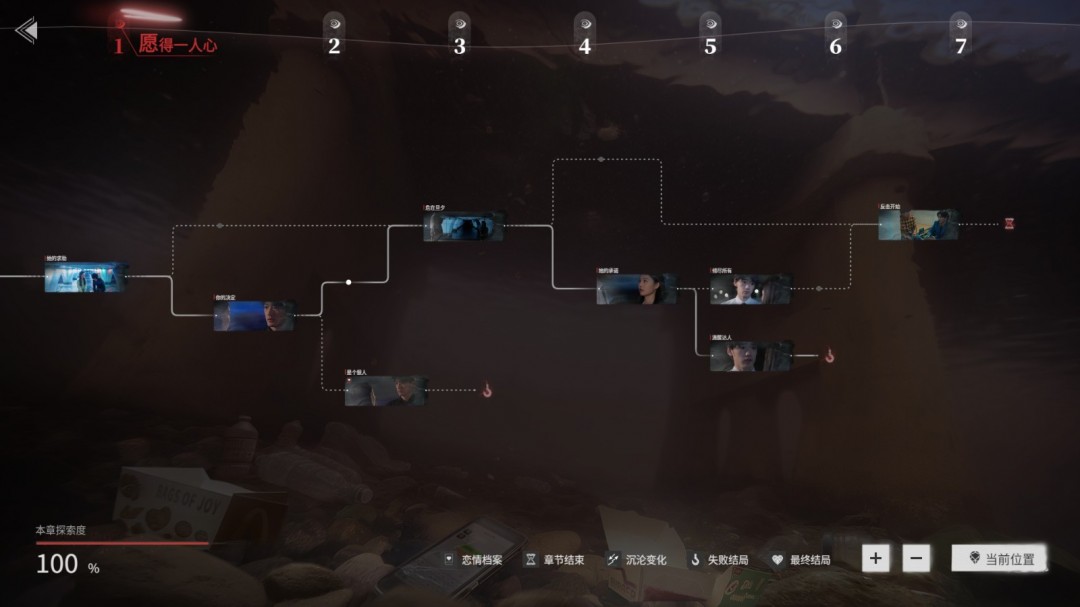
Task: Zoom in with the plus button
Action: coord(876,558)
